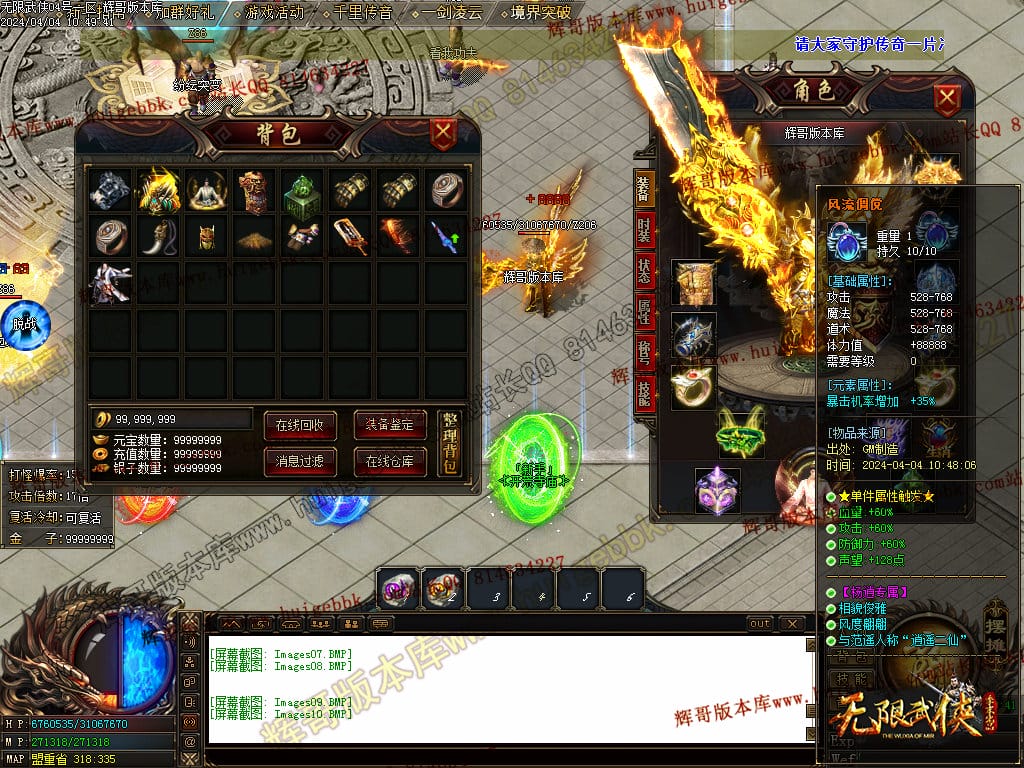Open the 境界突破 top menu entry
Image resolution: width=1024 pixels, height=768 pixels.
(x=540, y=13)
